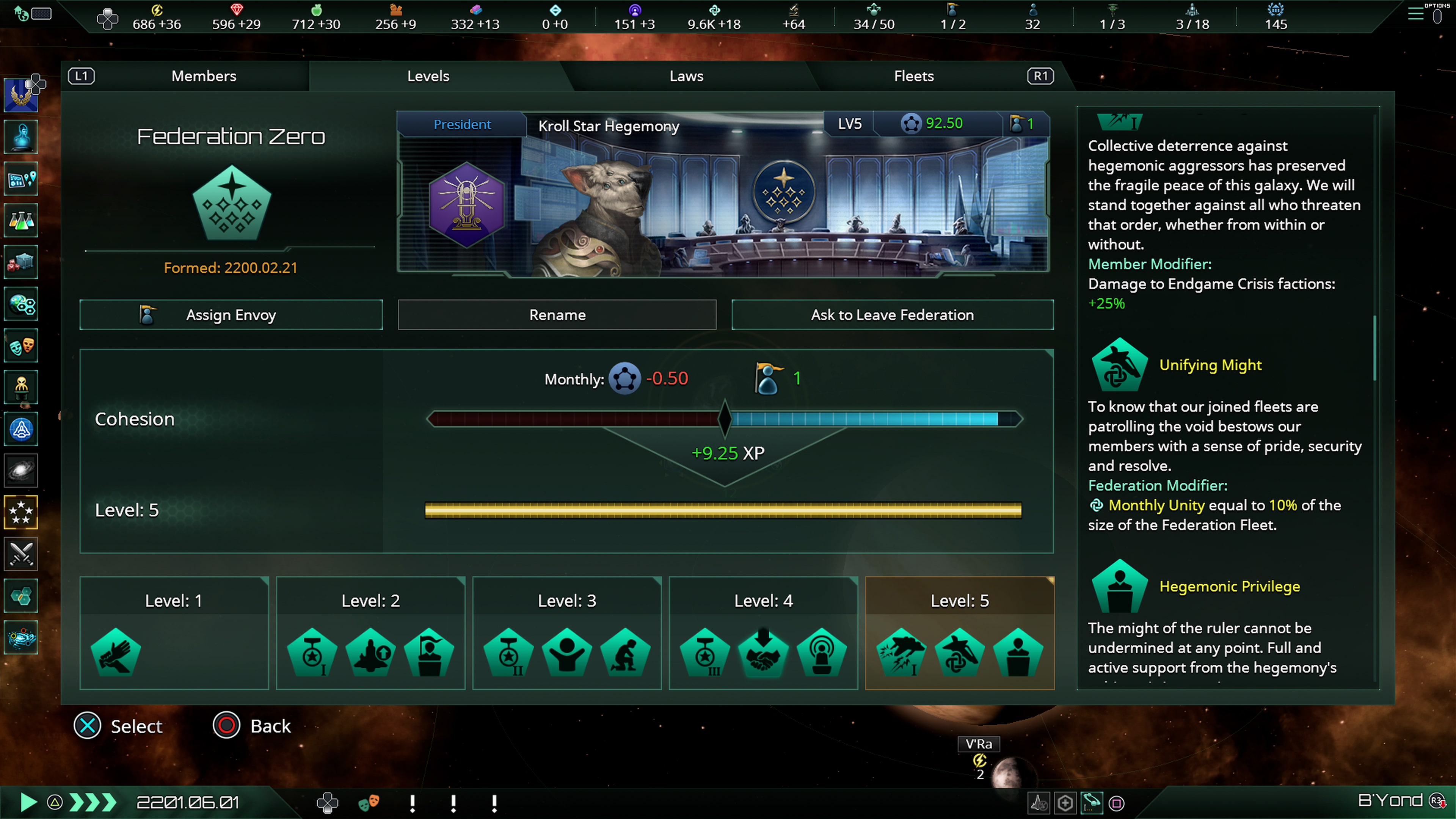Open the Galaxy view sidebar icon

[x=21, y=471]
